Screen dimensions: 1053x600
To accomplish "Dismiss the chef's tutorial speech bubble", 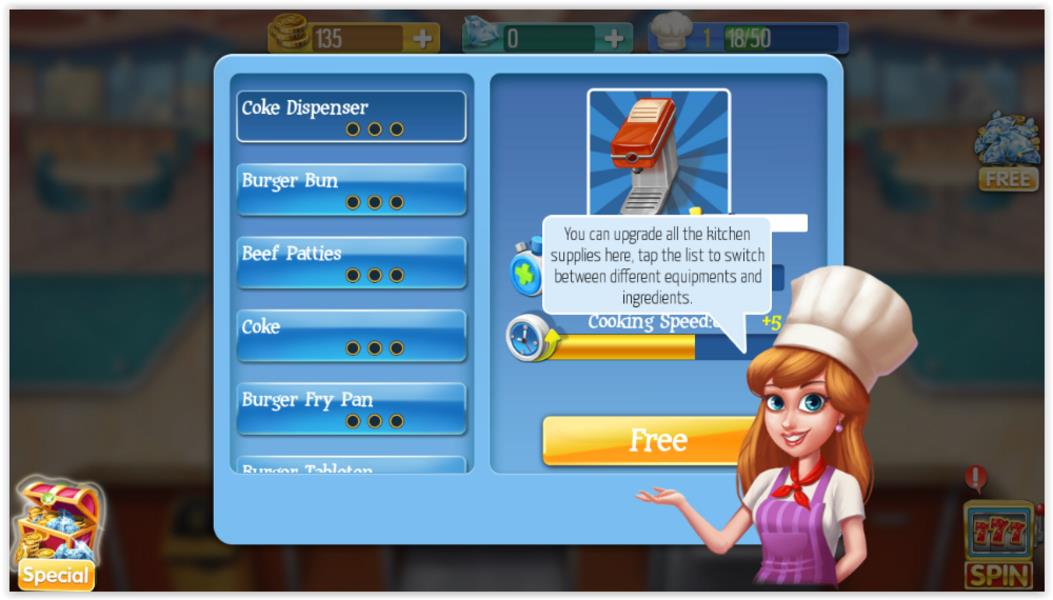I will 656,266.
